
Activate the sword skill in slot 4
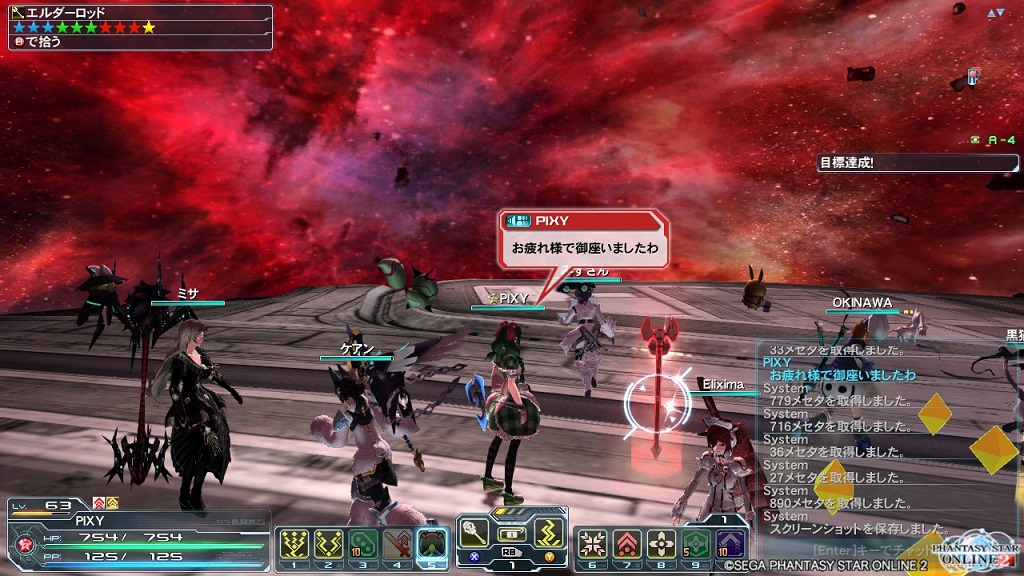tap(397, 544)
